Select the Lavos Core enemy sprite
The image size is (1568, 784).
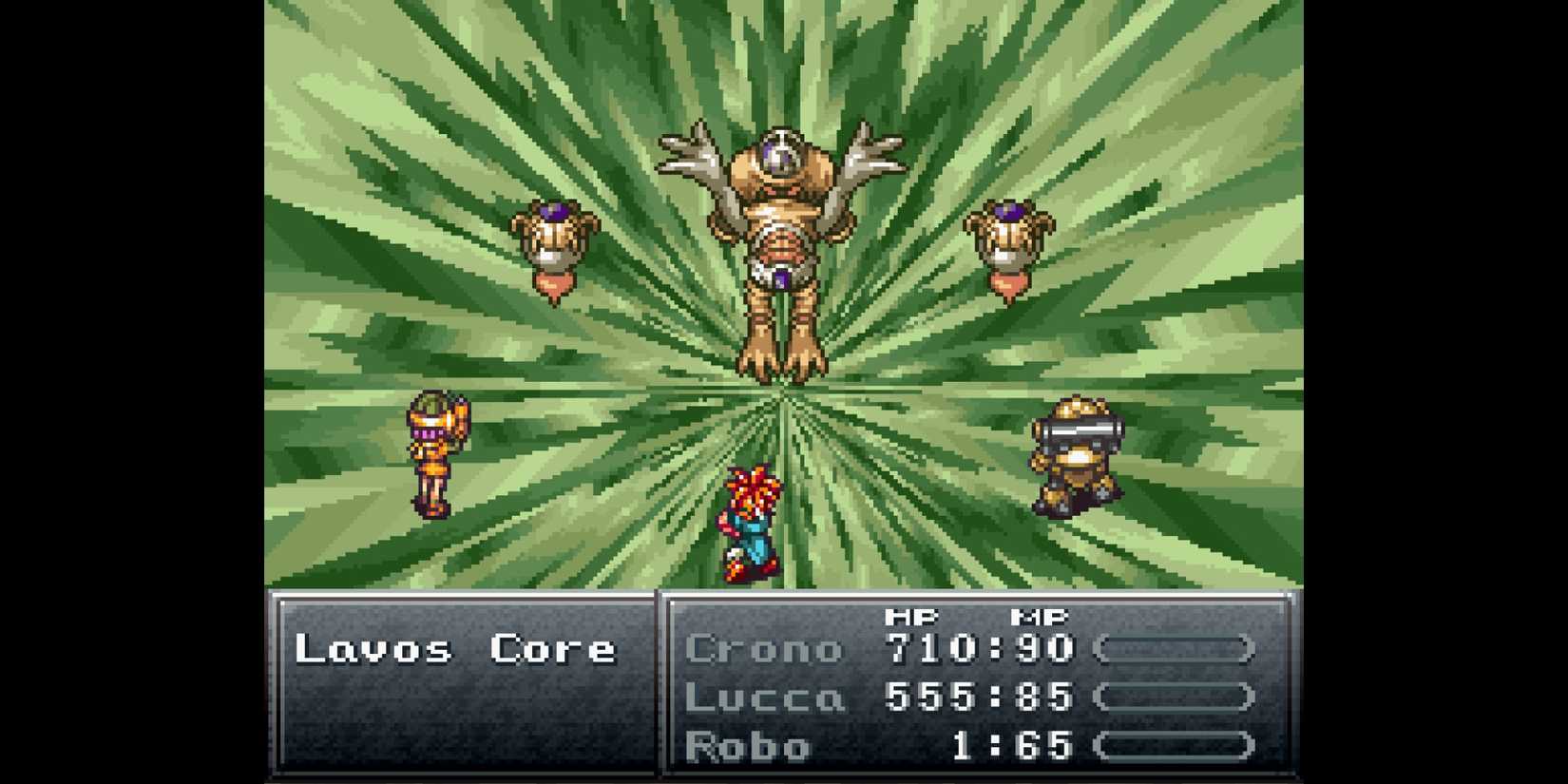pos(784,238)
